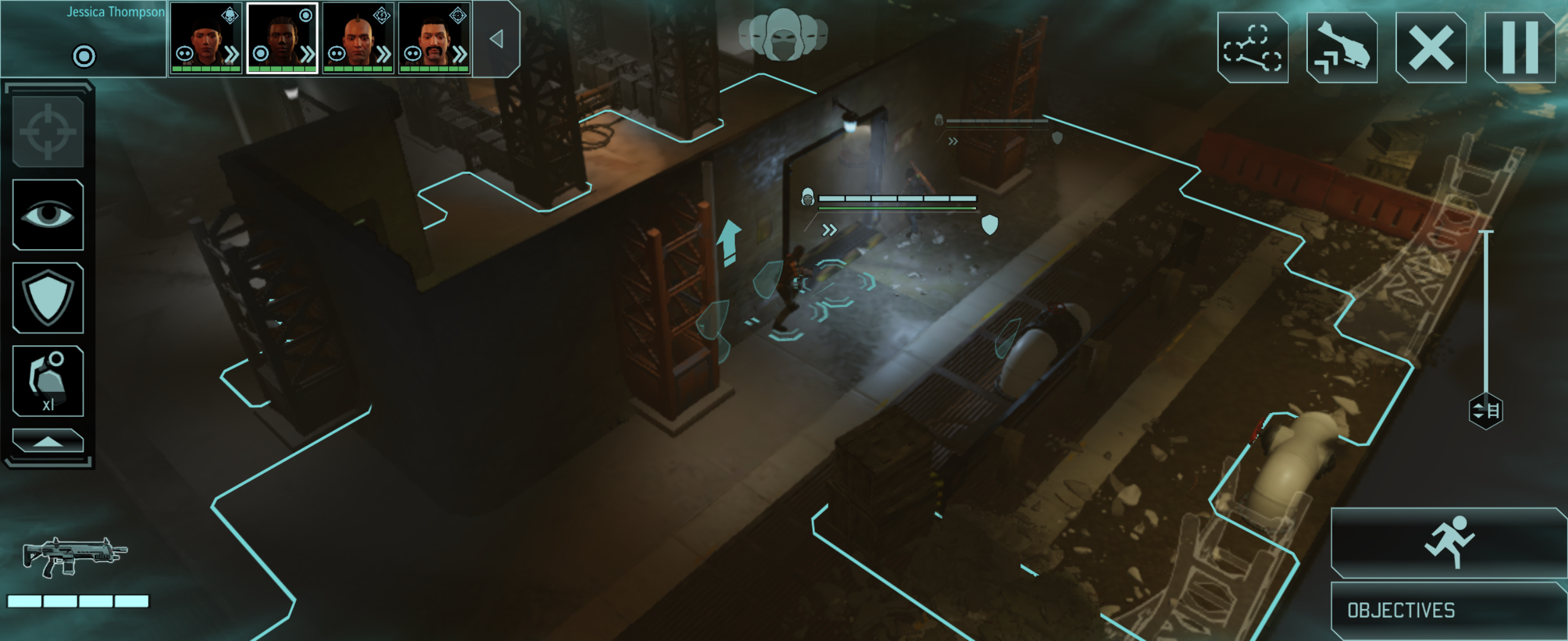Viewport: 1568px width, 641px height.
Task: Activate the crosshair fire ability
Action: pos(48,131)
